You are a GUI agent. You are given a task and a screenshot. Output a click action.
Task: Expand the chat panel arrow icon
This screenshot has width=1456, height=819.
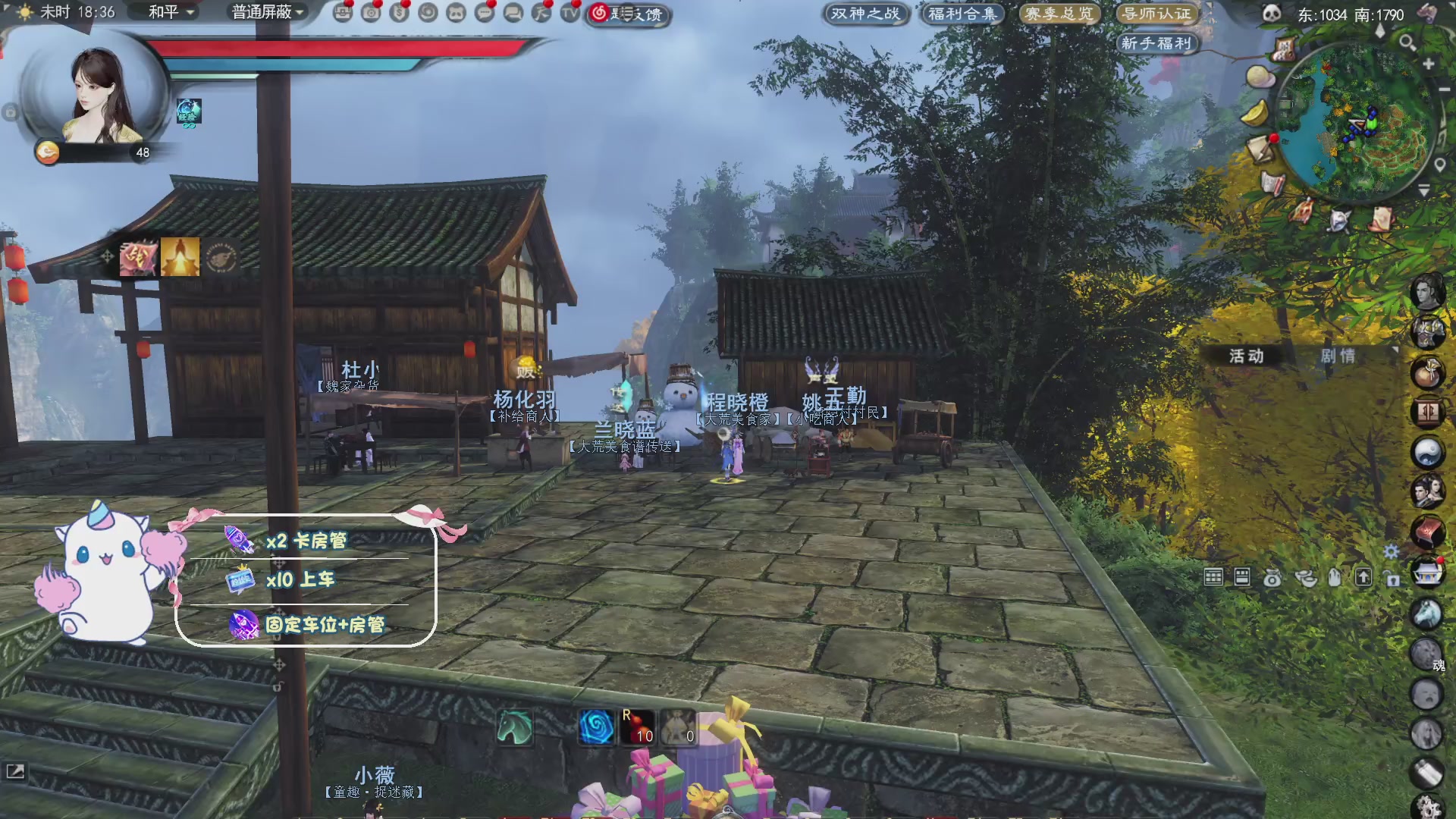(15, 771)
